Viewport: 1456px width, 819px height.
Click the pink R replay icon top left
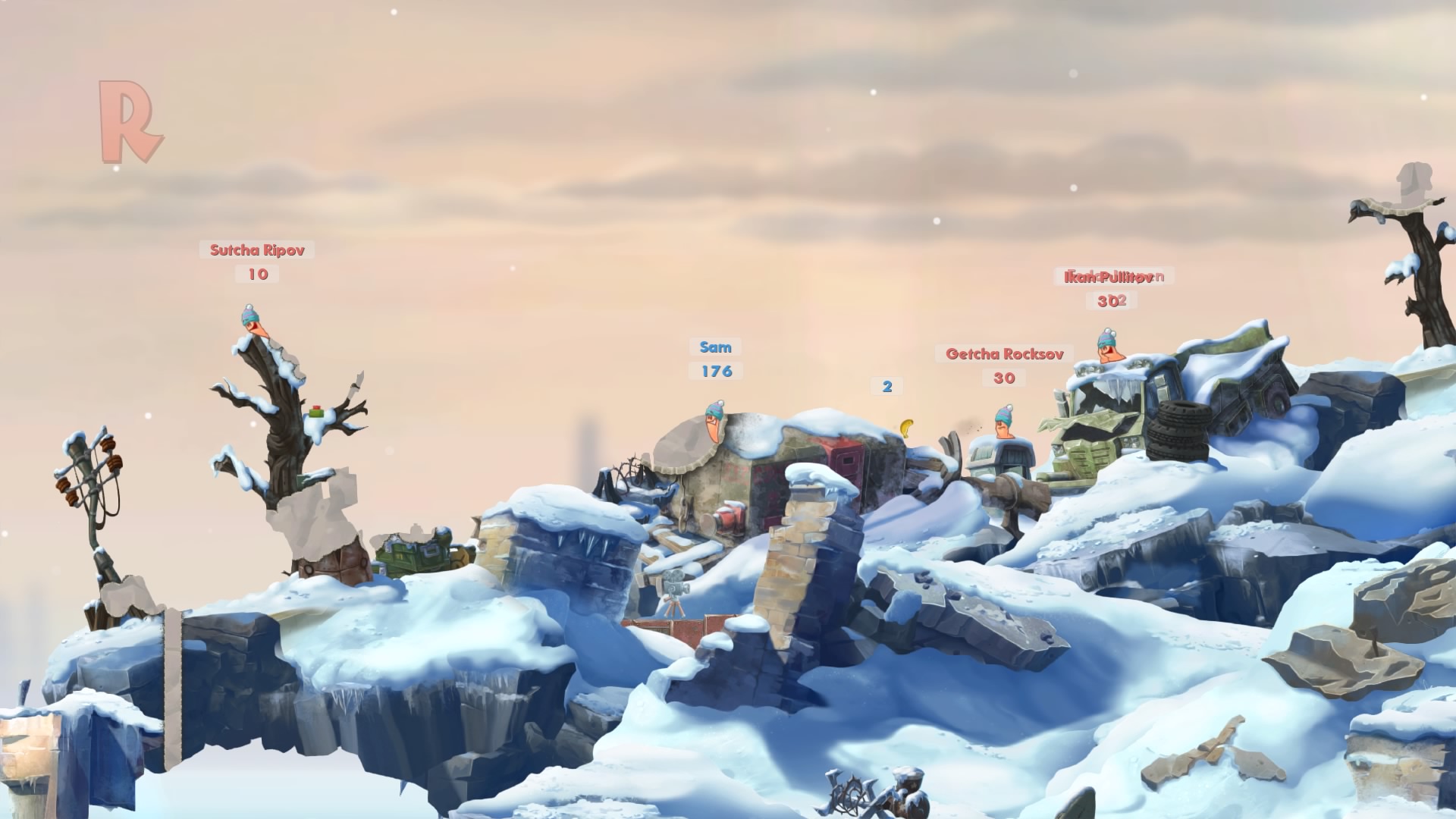click(x=129, y=121)
